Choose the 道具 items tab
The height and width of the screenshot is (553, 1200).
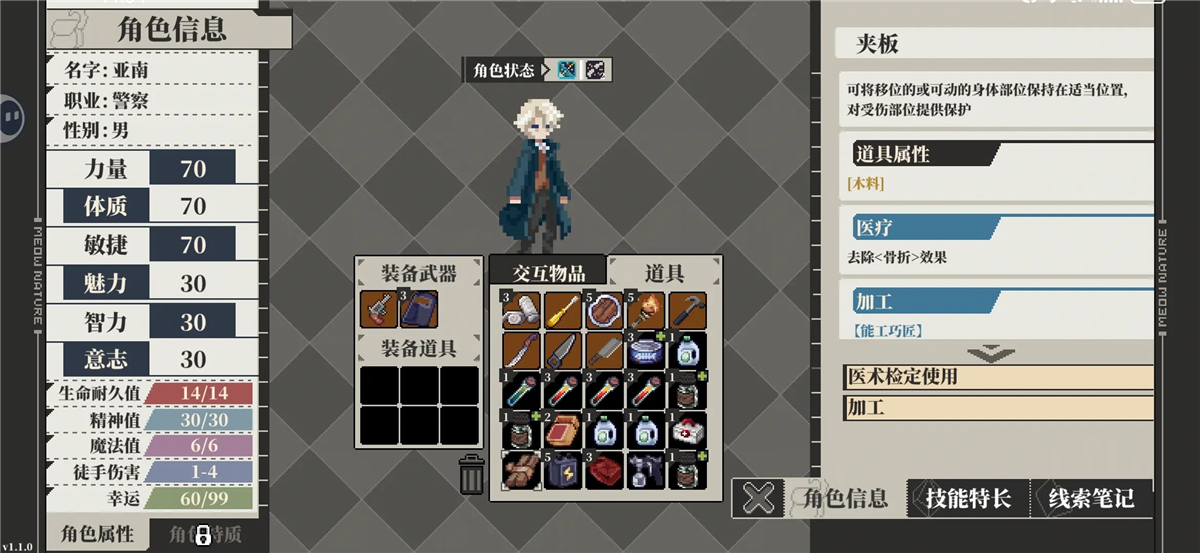[663, 272]
